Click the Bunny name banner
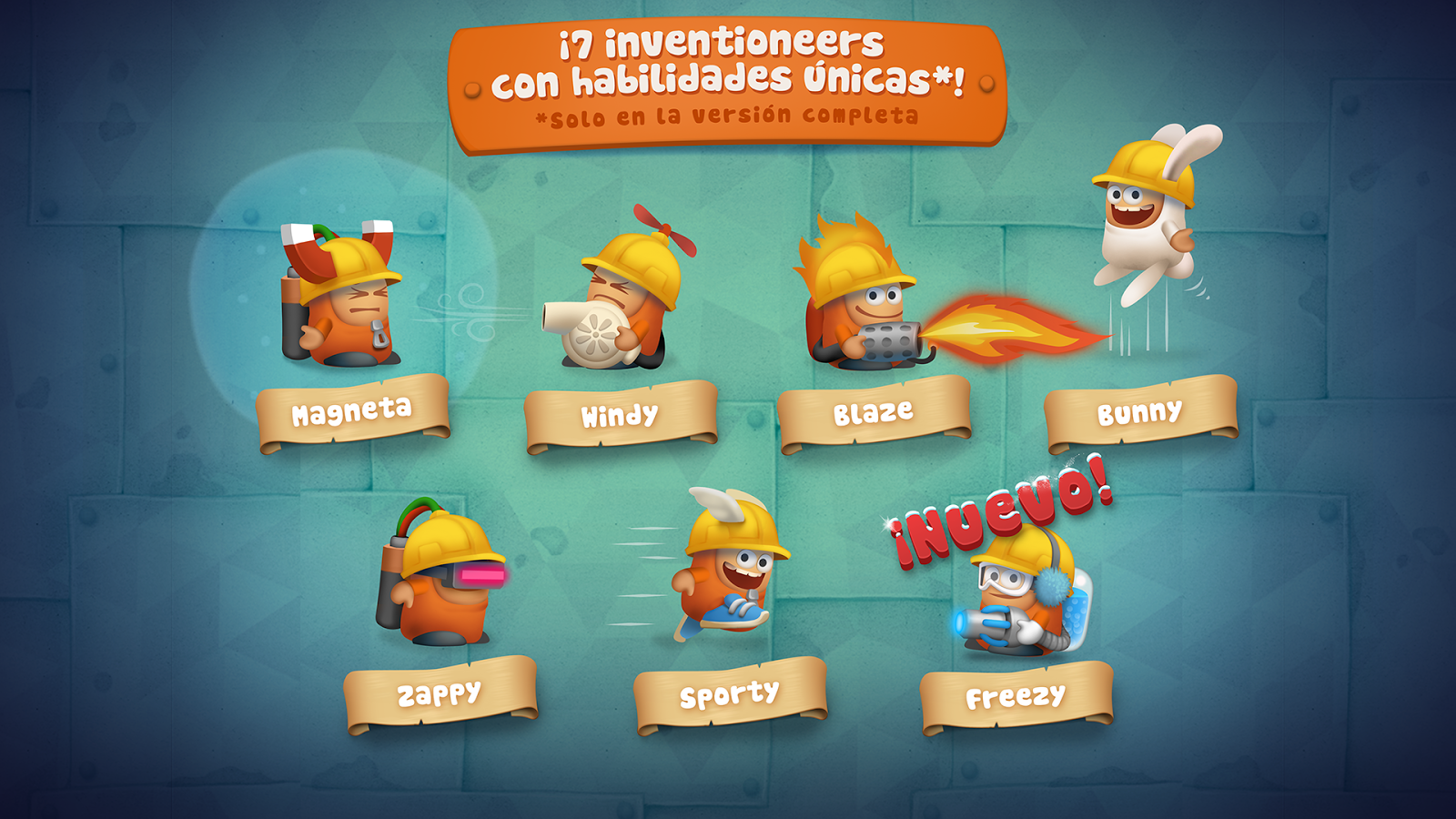 pos(1139,414)
